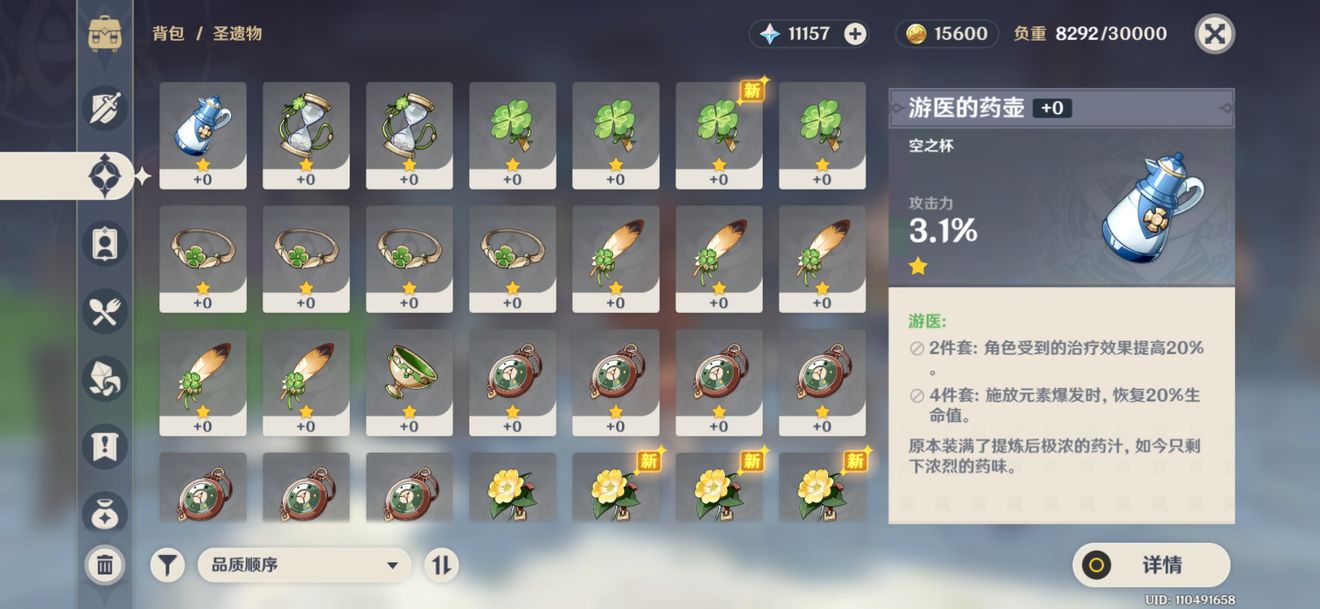The width and height of the screenshot is (1320, 609).
Task: Open the materials tab
Action: pos(105,380)
